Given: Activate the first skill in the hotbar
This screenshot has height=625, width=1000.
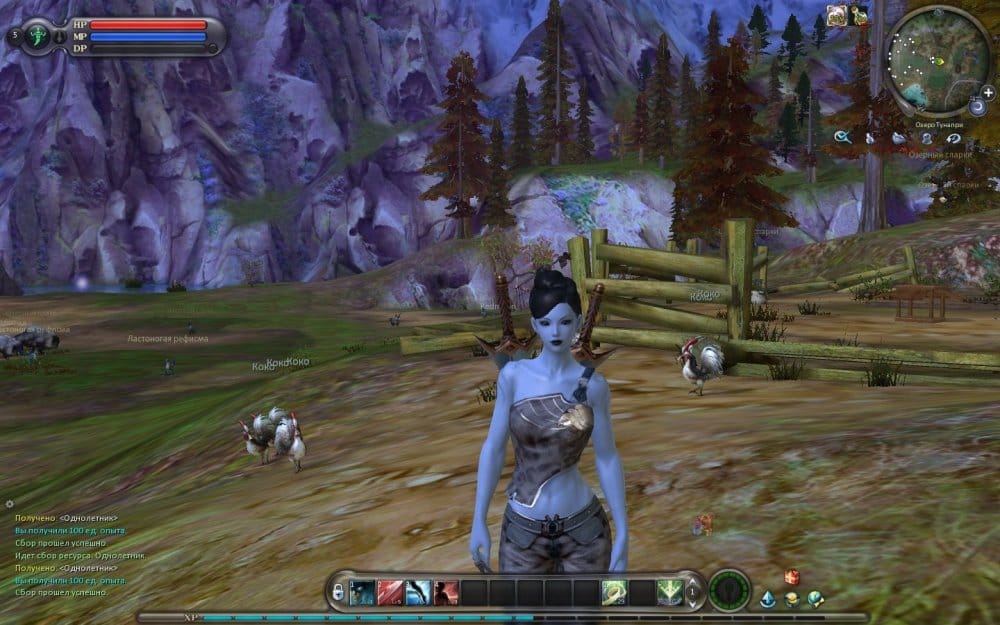Looking at the screenshot, I should pos(362,592).
